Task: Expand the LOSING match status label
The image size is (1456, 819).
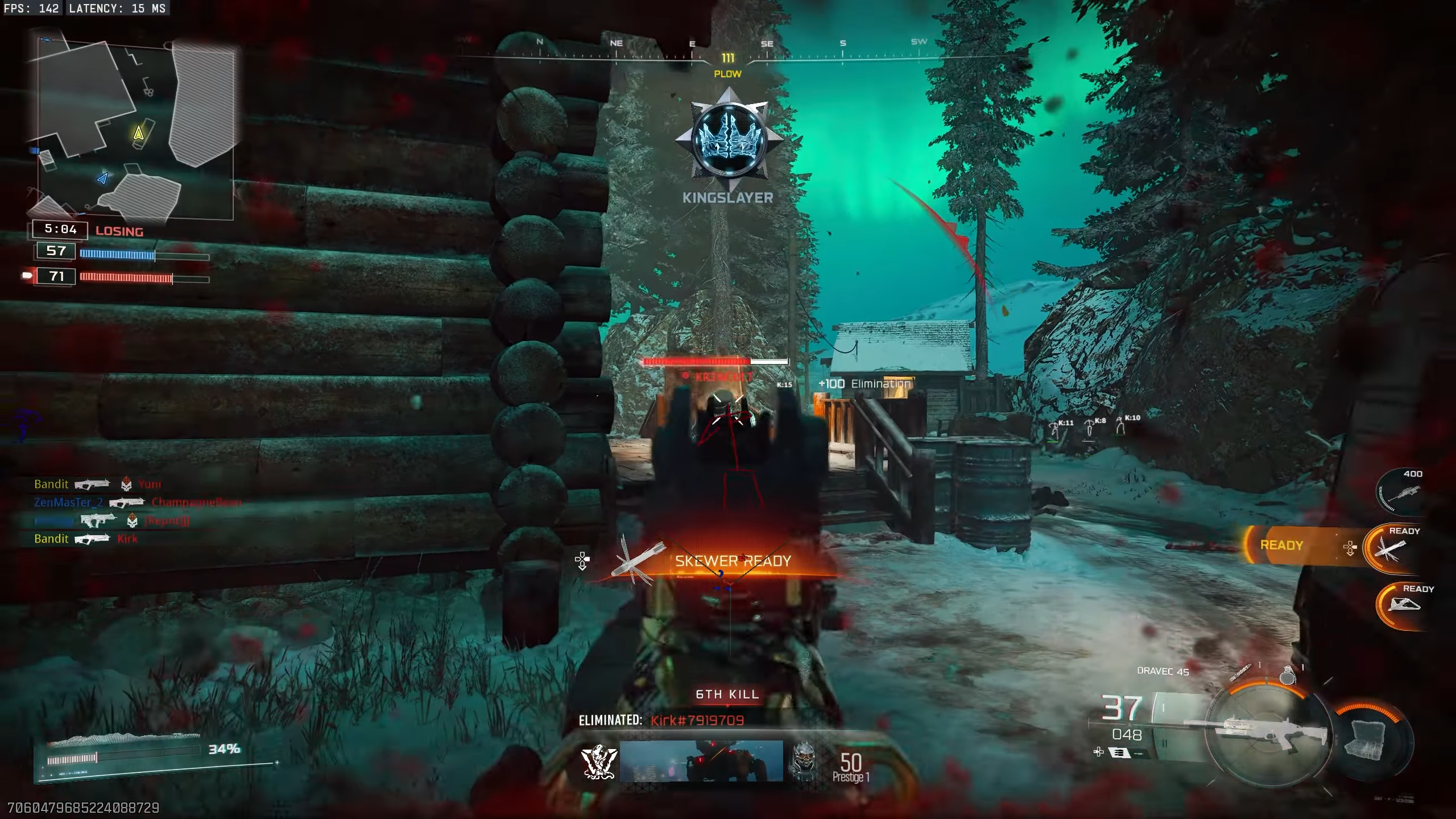Action: (x=119, y=231)
